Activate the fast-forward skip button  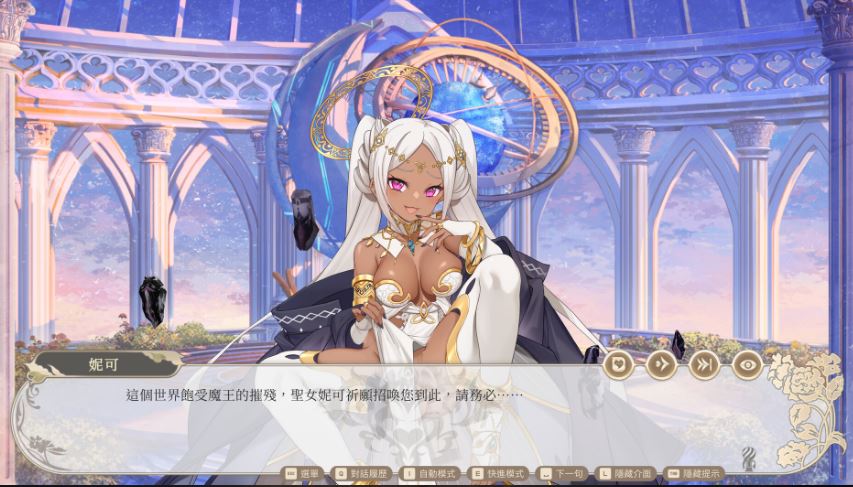coord(704,365)
